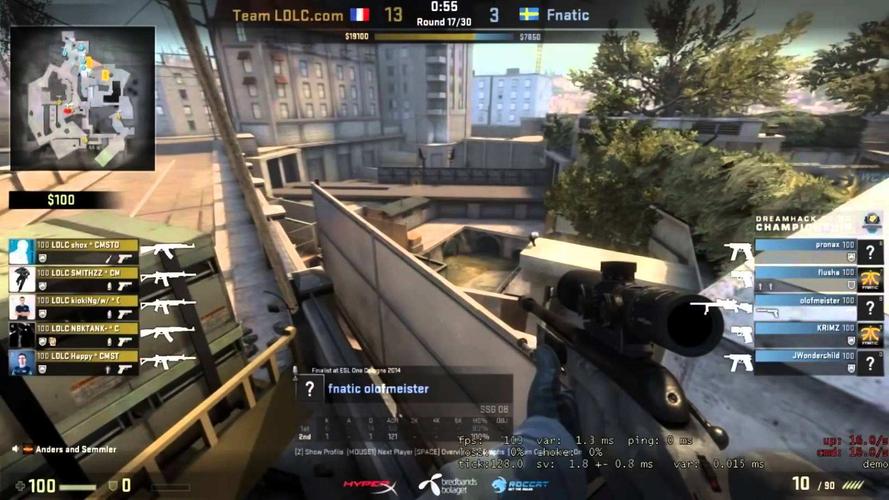Image resolution: width=889 pixels, height=500 pixels.
Task: Select pronax in the Fnatic list
Action: point(805,251)
